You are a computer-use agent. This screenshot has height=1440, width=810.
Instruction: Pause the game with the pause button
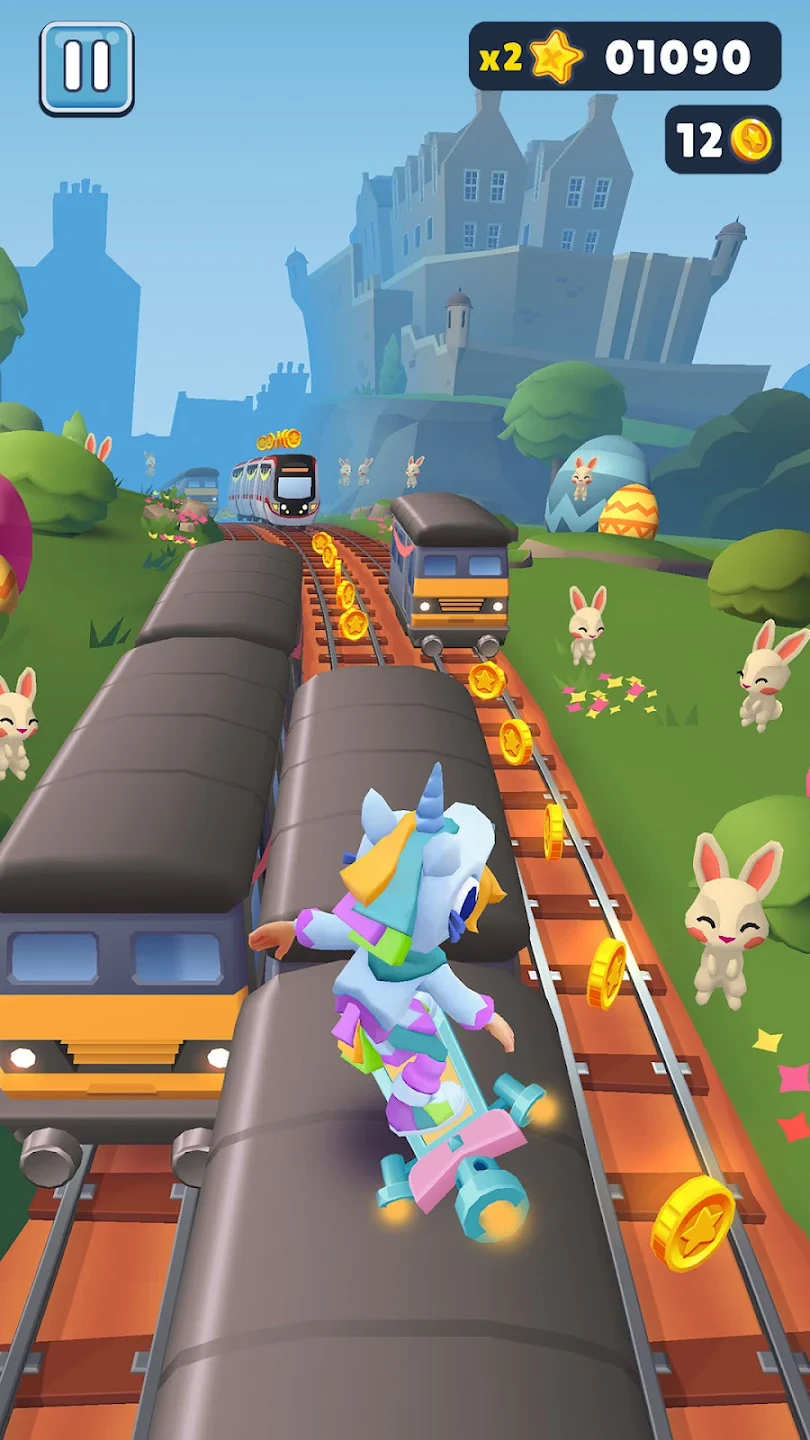click(87, 68)
